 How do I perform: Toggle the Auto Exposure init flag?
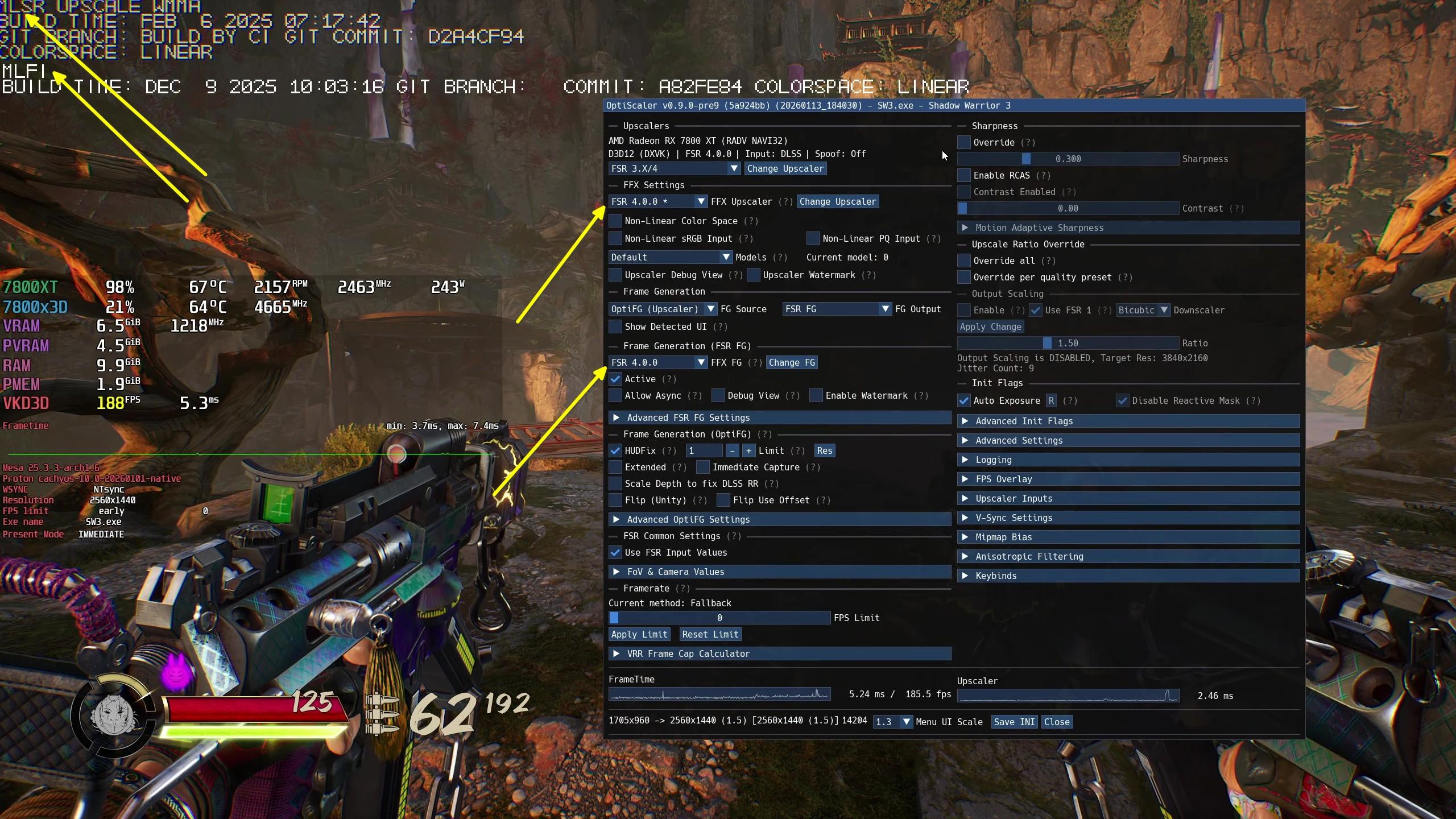(964, 401)
